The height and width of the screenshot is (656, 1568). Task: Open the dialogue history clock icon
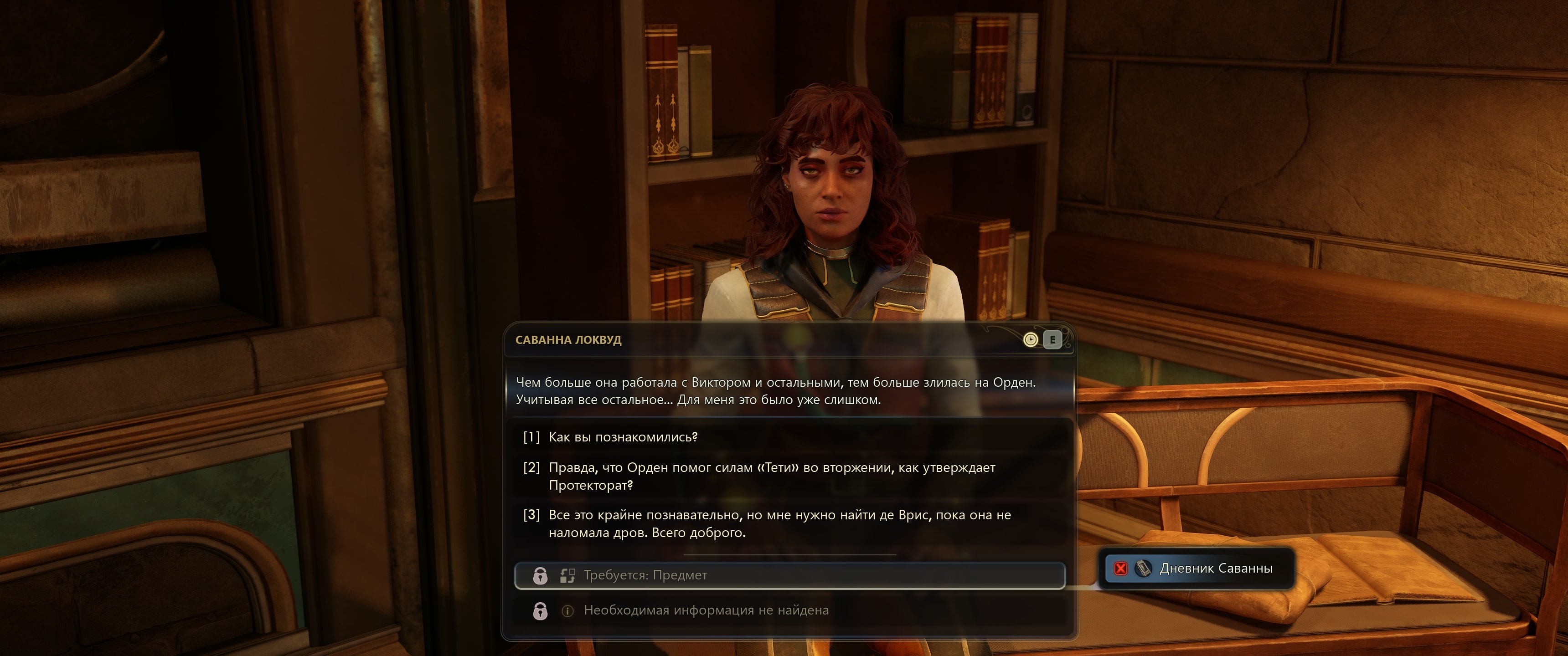[1030, 339]
